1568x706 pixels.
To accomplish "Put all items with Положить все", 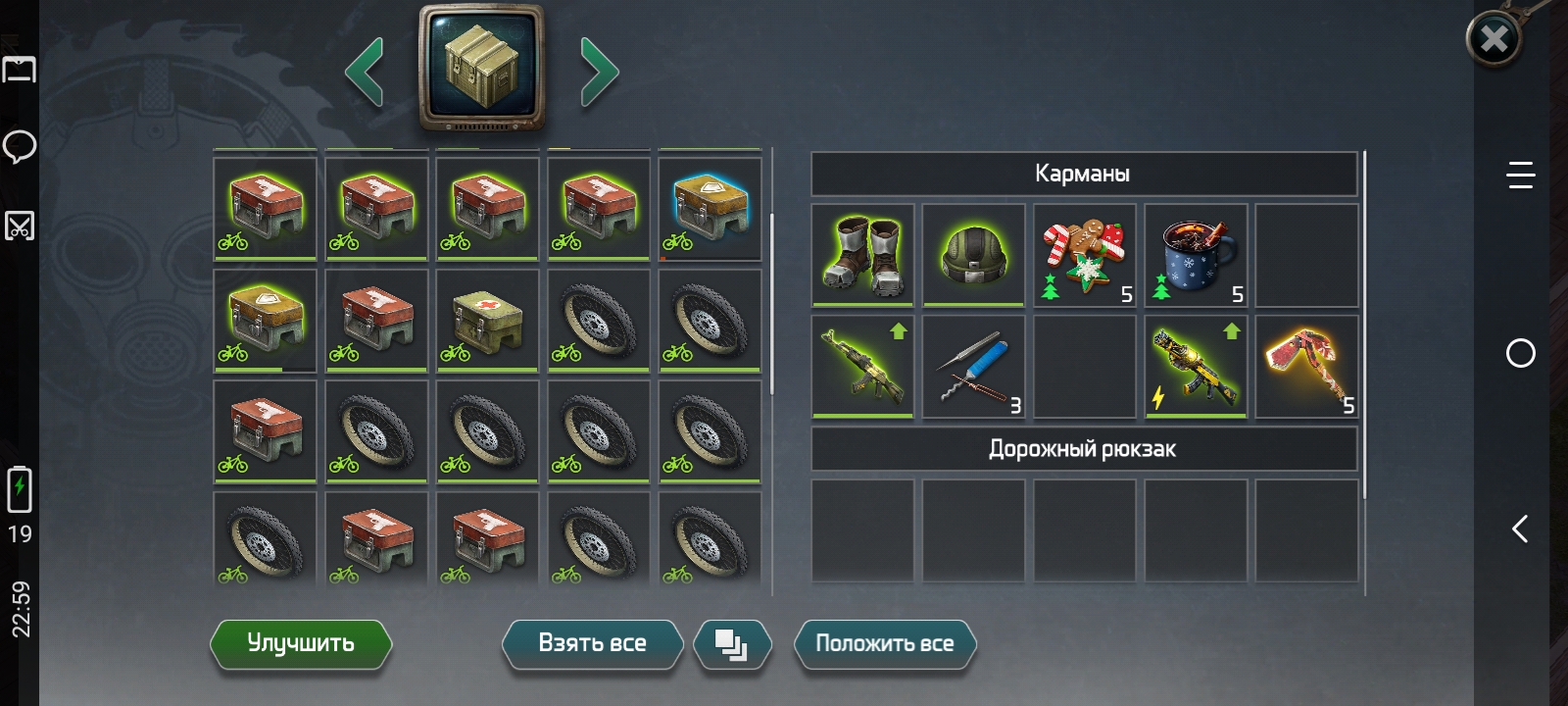I will (x=884, y=644).
